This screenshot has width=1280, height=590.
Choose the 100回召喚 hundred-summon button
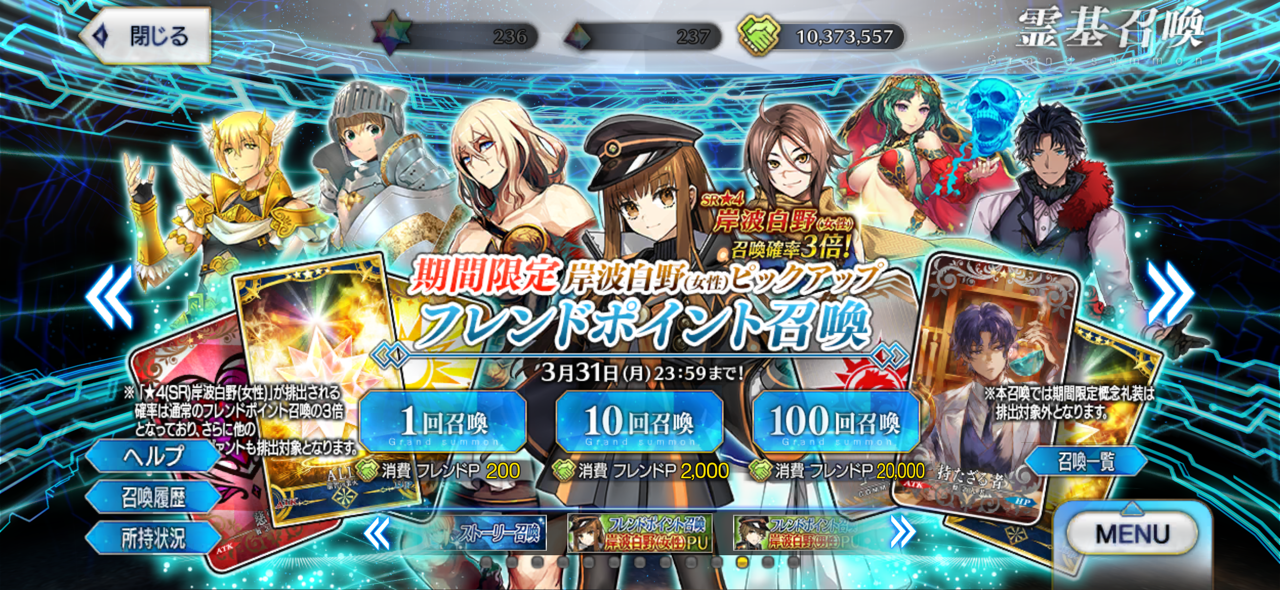(x=836, y=421)
